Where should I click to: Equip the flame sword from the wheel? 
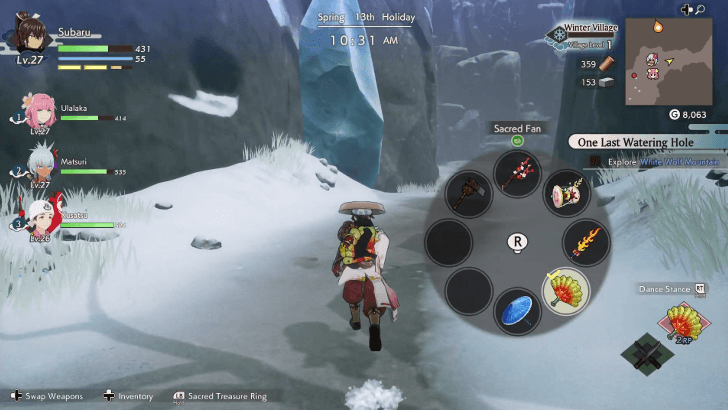pyautogui.click(x=587, y=243)
